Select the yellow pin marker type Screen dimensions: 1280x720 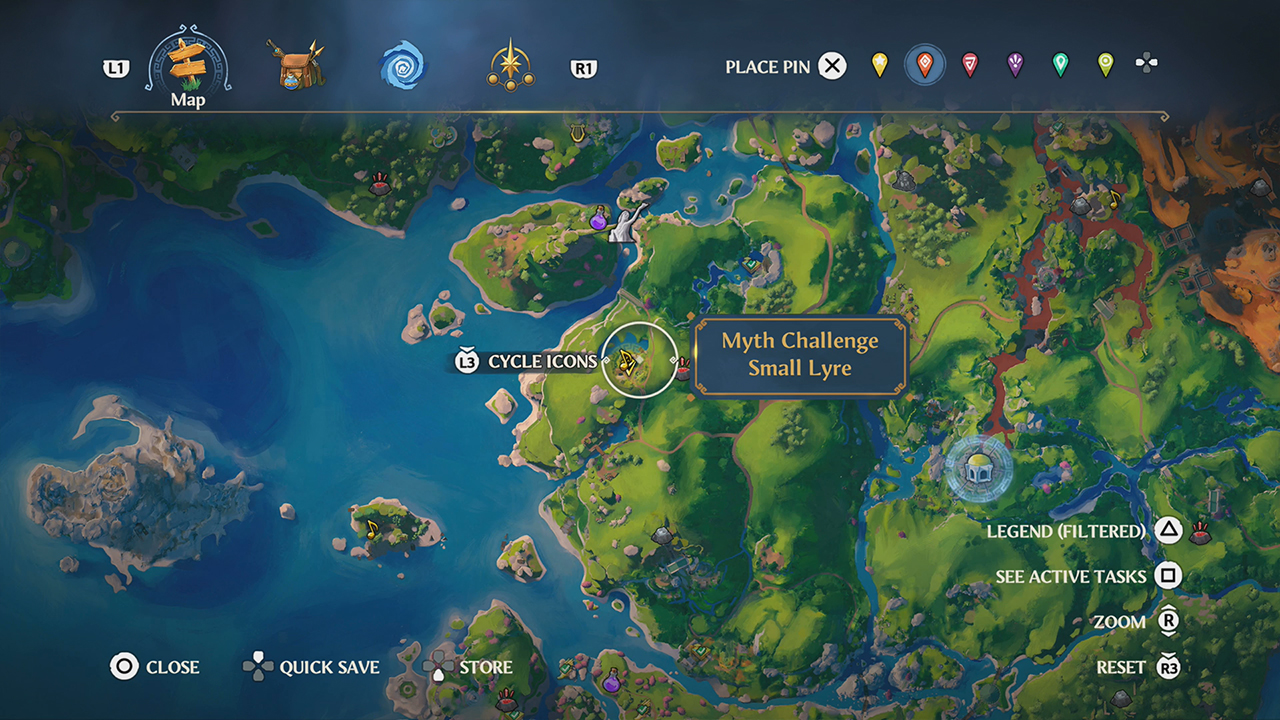(x=878, y=66)
